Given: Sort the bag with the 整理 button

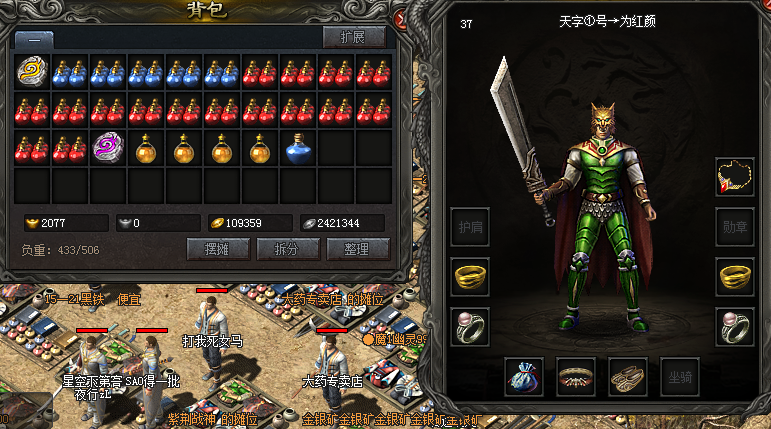Looking at the screenshot, I should pyautogui.click(x=356, y=249).
